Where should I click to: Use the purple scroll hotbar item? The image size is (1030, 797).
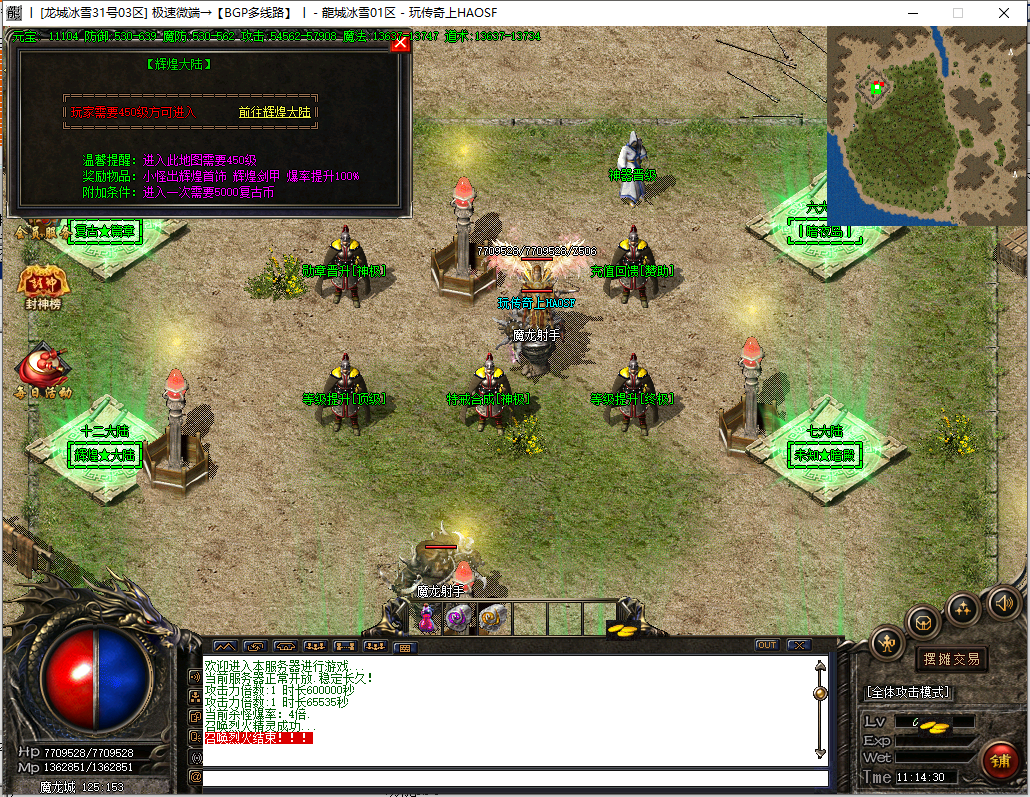point(458,619)
